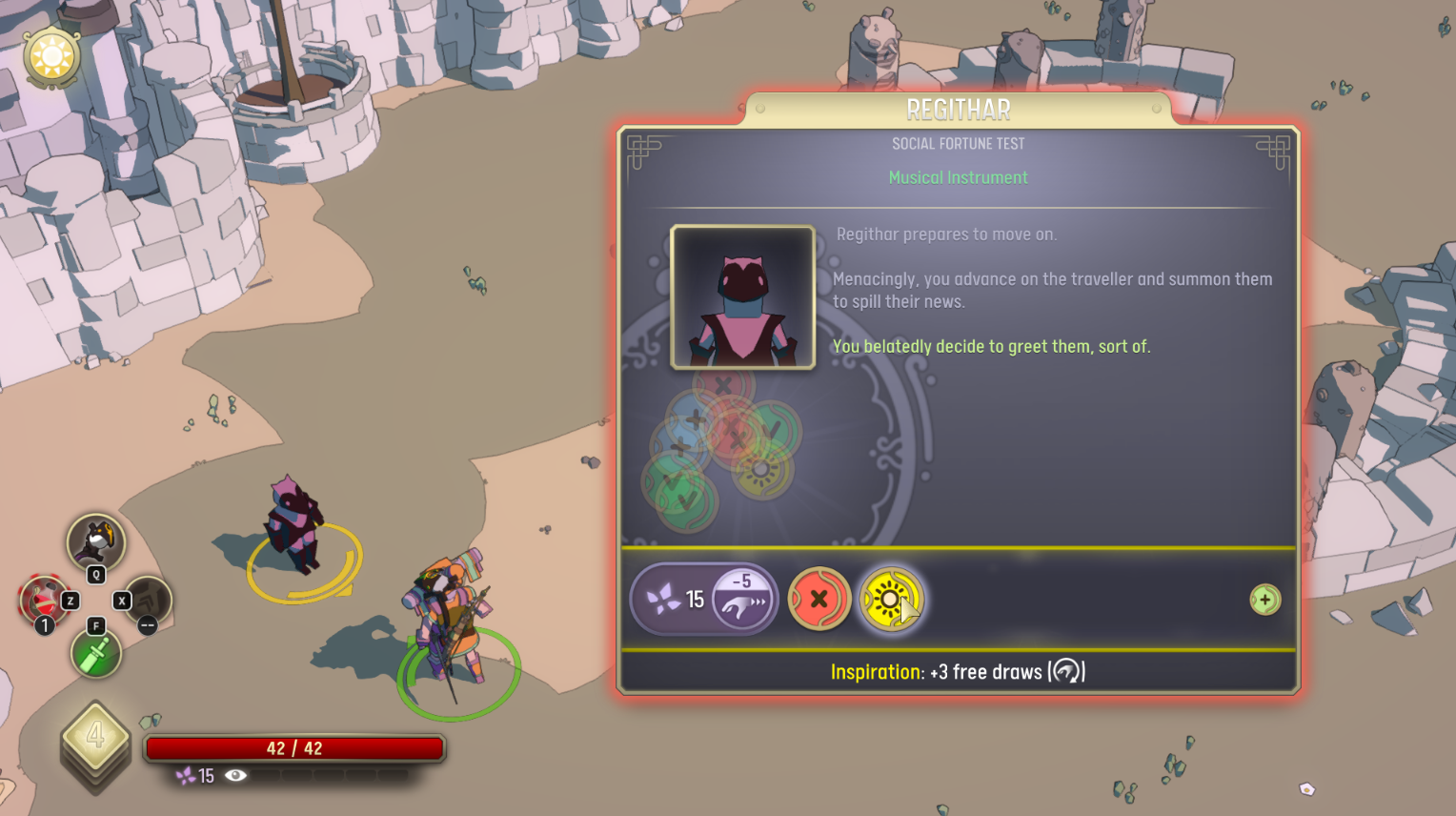Screen dimensions: 1456x816
Task: Toggle the eye visibility icon
Action: coord(235,776)
